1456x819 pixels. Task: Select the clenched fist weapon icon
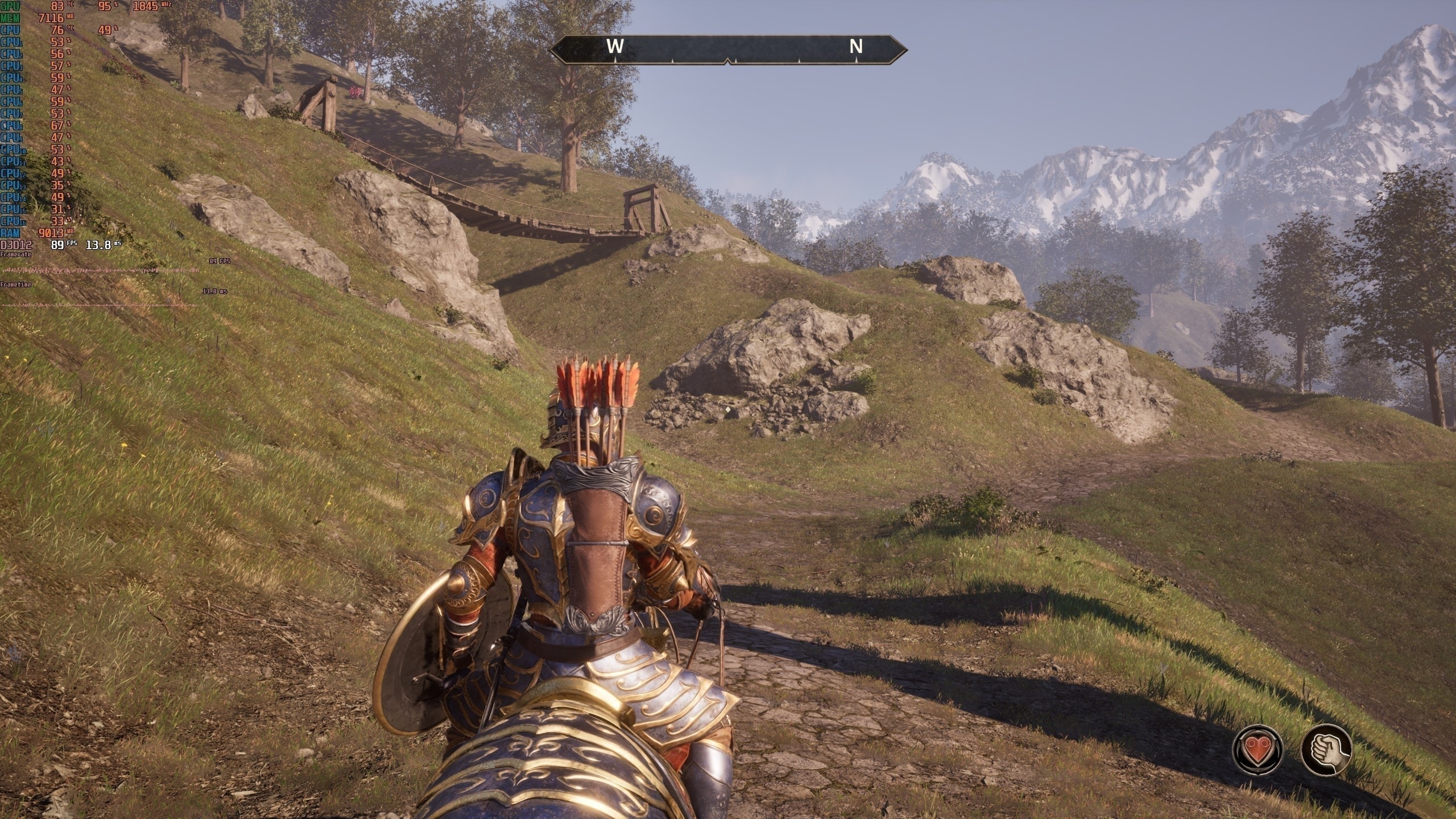pos(1326,748)
